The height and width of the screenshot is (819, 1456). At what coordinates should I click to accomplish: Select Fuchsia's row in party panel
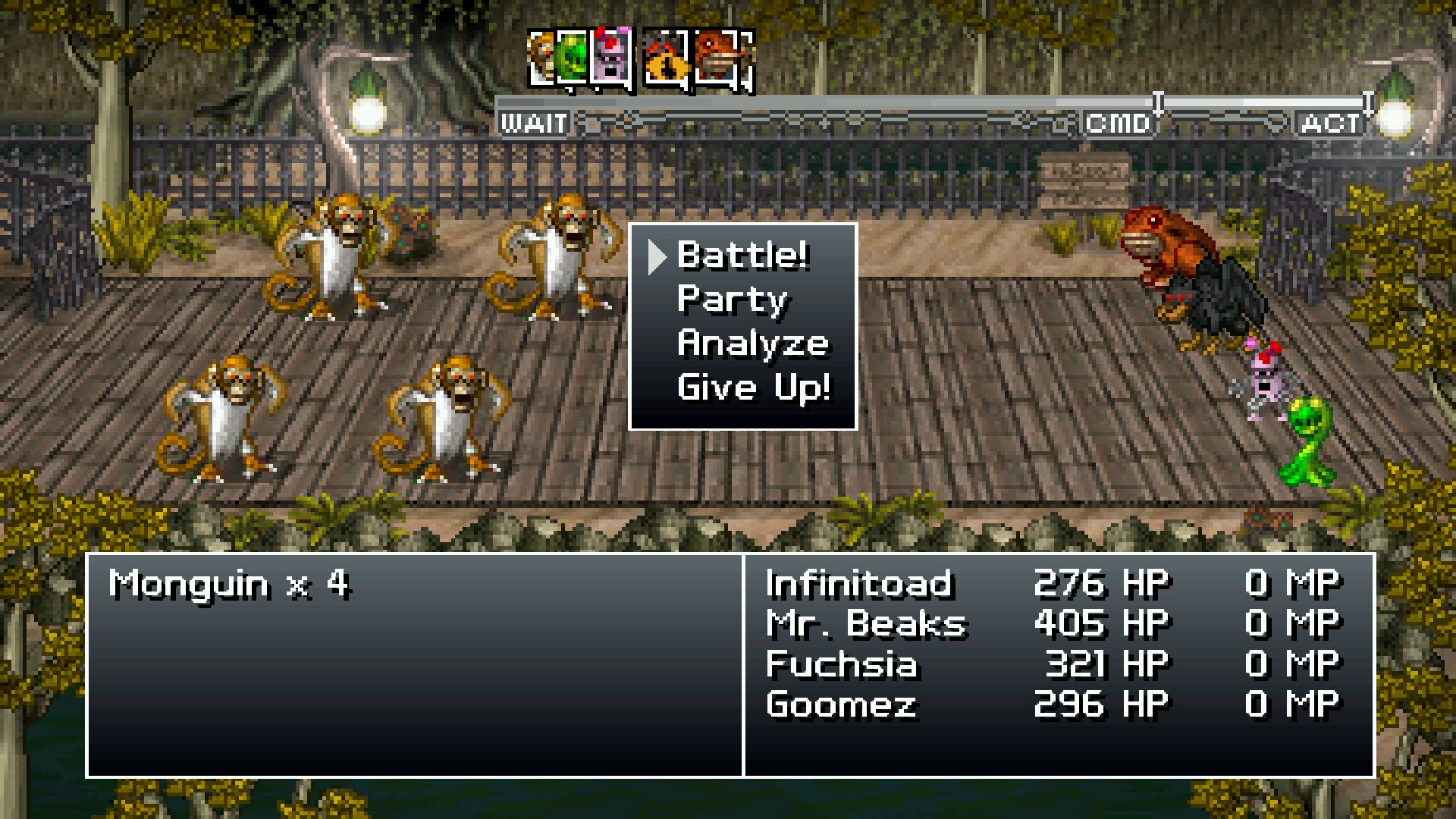[x=842, y=664]
